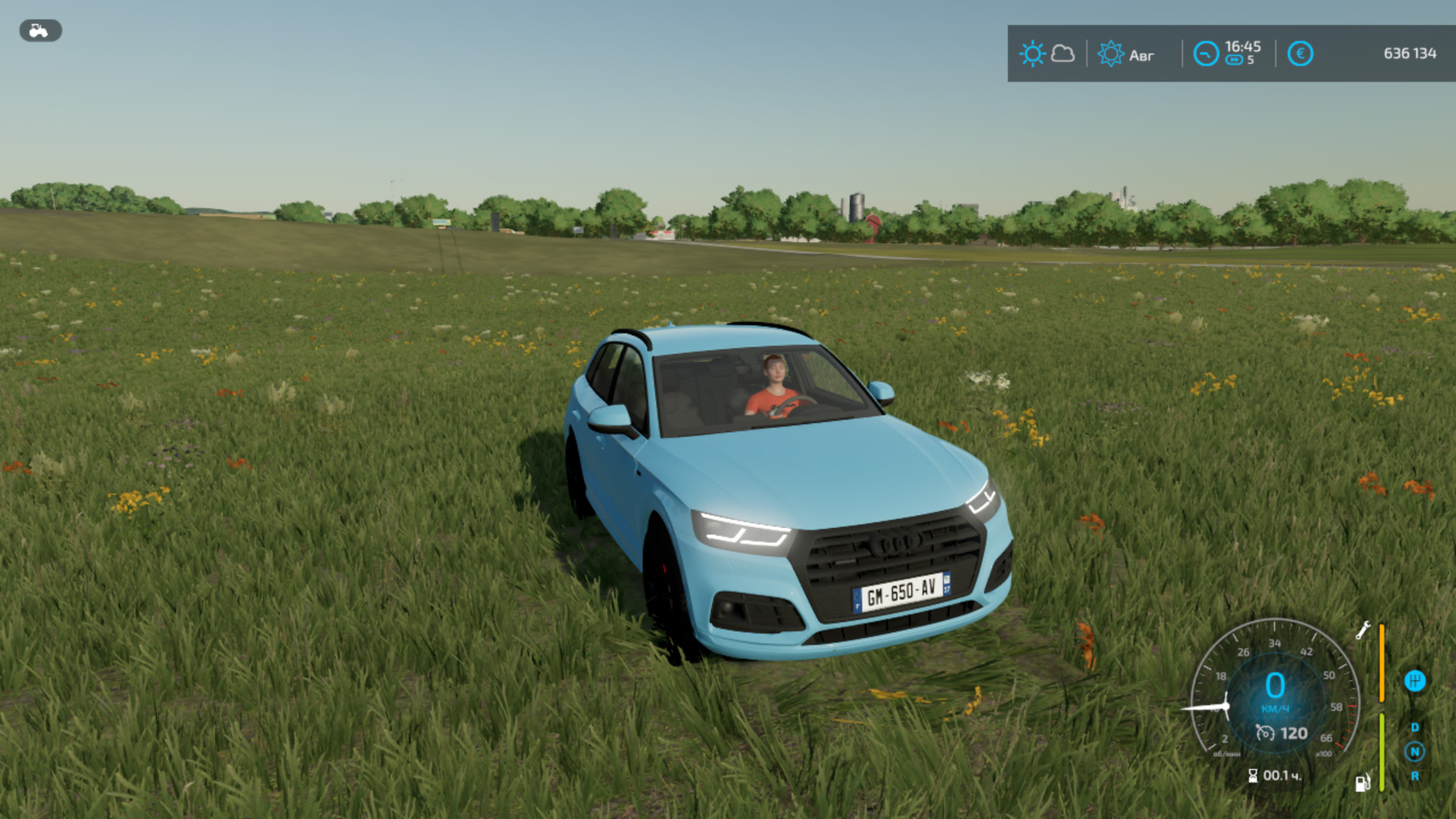Choose the D drive gear indicator
The image size is (1456, 819).
click(1415, 728)
